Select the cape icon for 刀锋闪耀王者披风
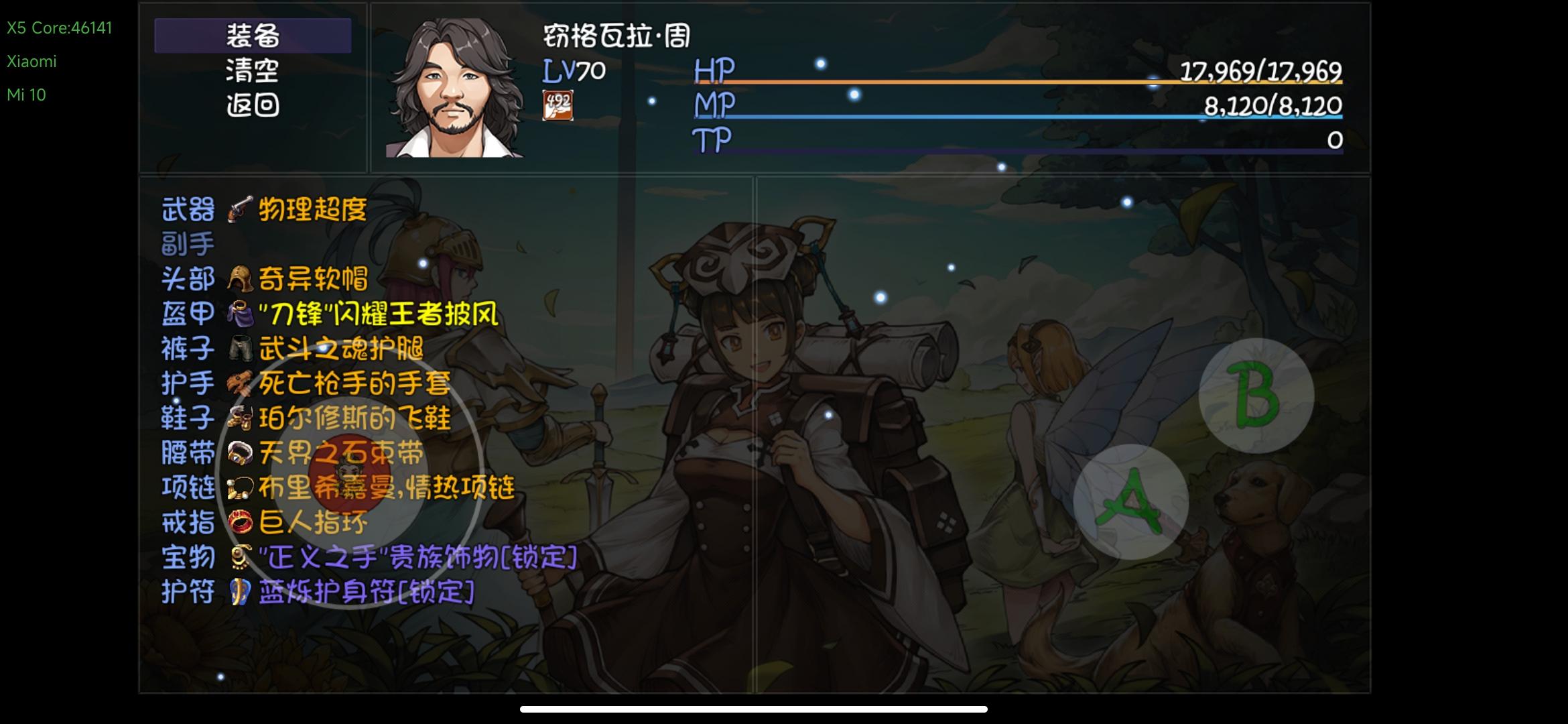This screenshot has height=724, width=1568. click(240, 314)
